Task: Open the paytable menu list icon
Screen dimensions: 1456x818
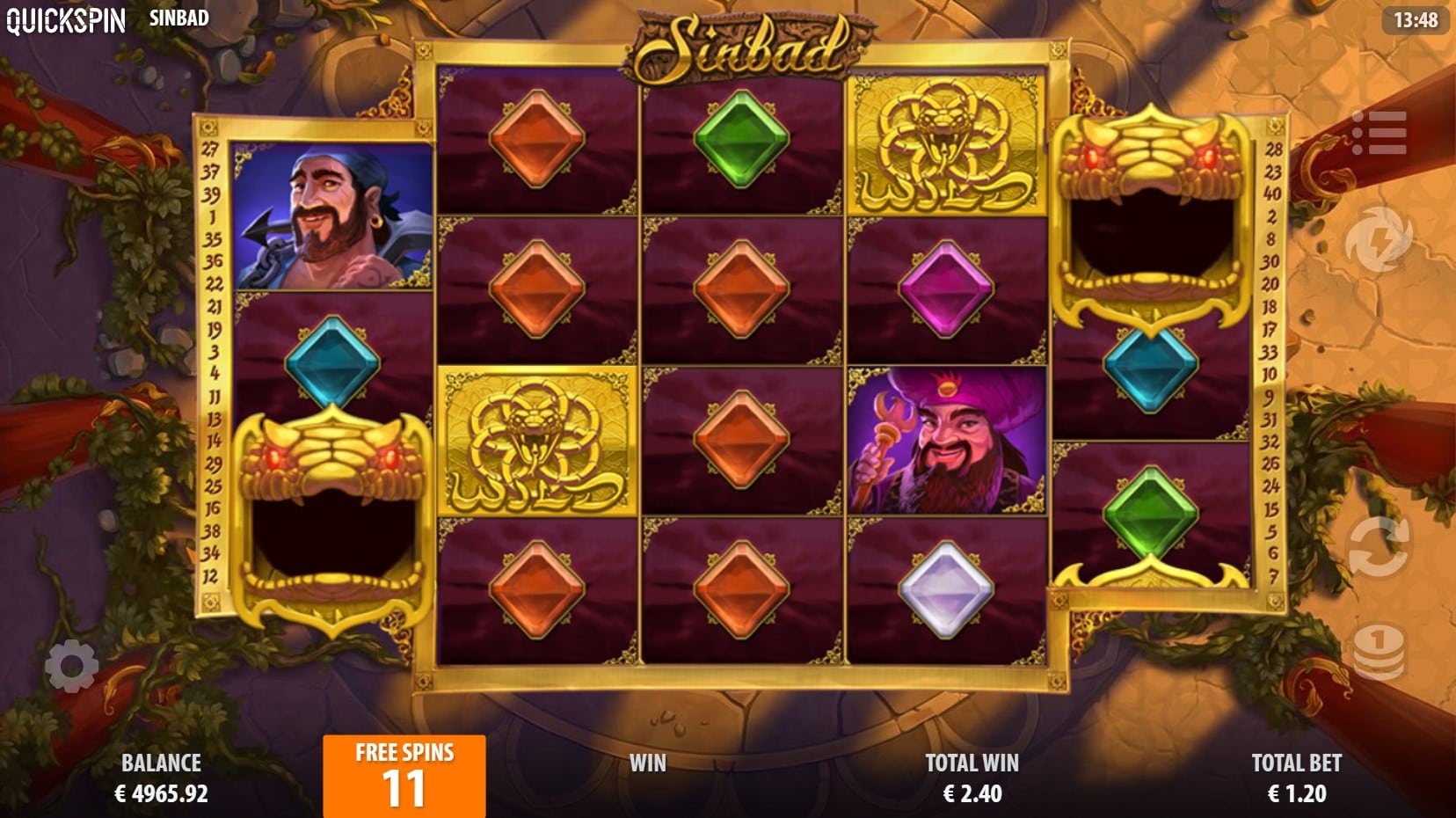Action: (x=1378, y=133)
